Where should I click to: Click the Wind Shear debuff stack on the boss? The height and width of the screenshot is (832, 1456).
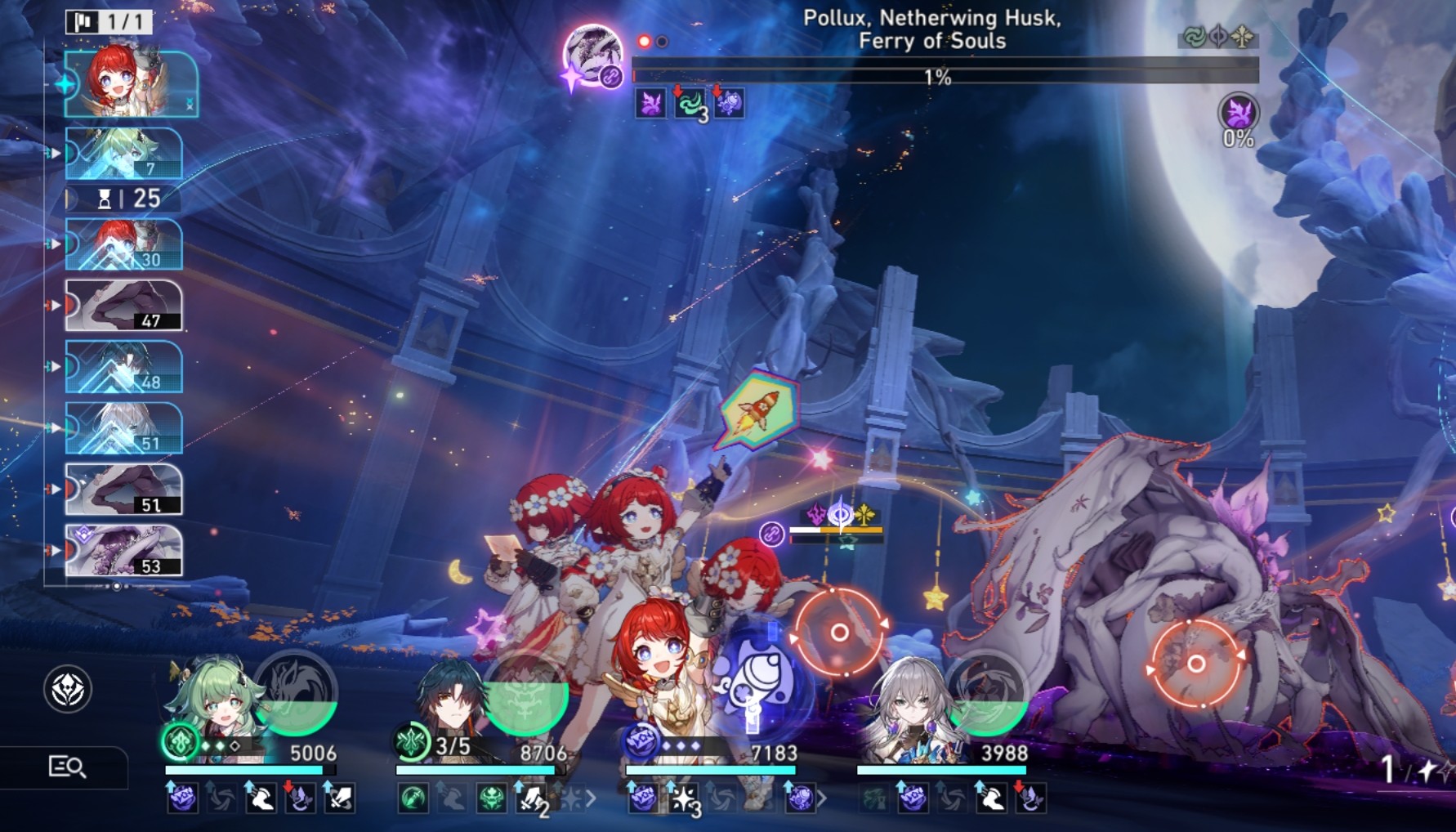point(689,105)
